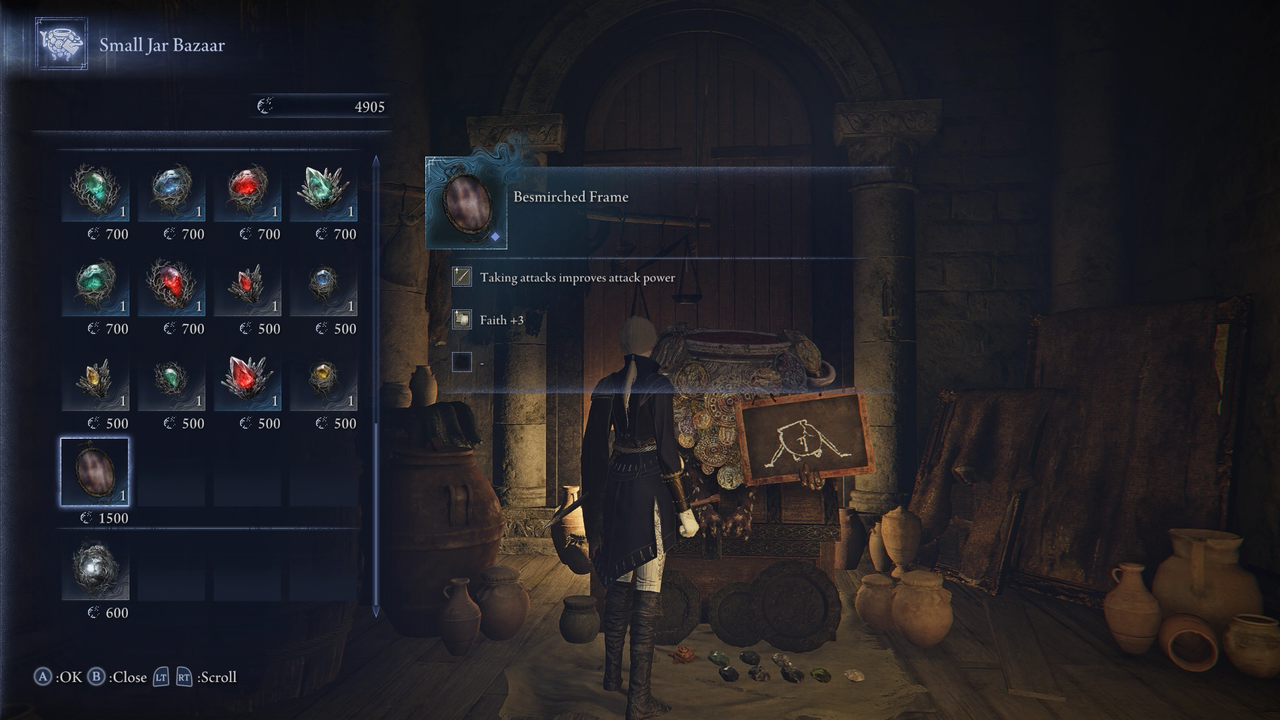This screenshot has width=1280, height=720.
Task: Select the Besmirched Frame priced 1500
Action: point(95,471)
